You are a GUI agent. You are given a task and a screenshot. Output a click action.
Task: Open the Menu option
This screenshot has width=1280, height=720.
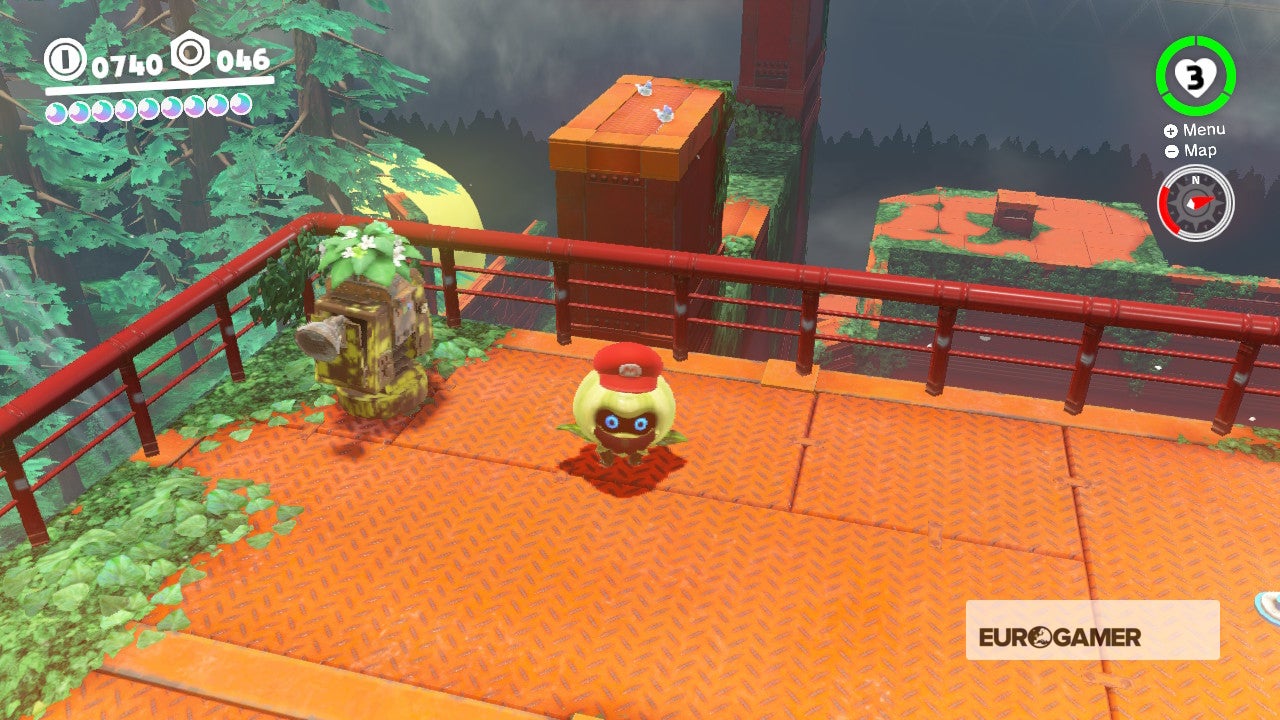[1207, 129]
